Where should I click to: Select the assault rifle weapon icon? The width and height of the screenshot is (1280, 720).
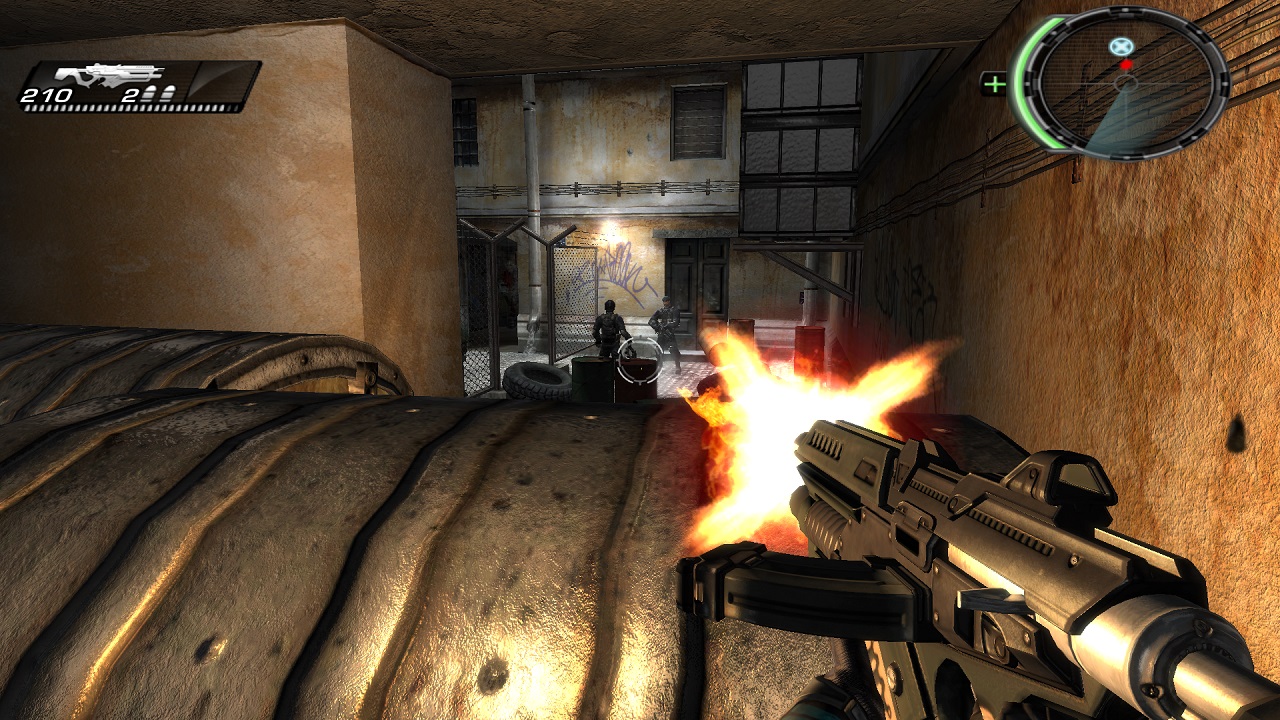tap(110, 75)
